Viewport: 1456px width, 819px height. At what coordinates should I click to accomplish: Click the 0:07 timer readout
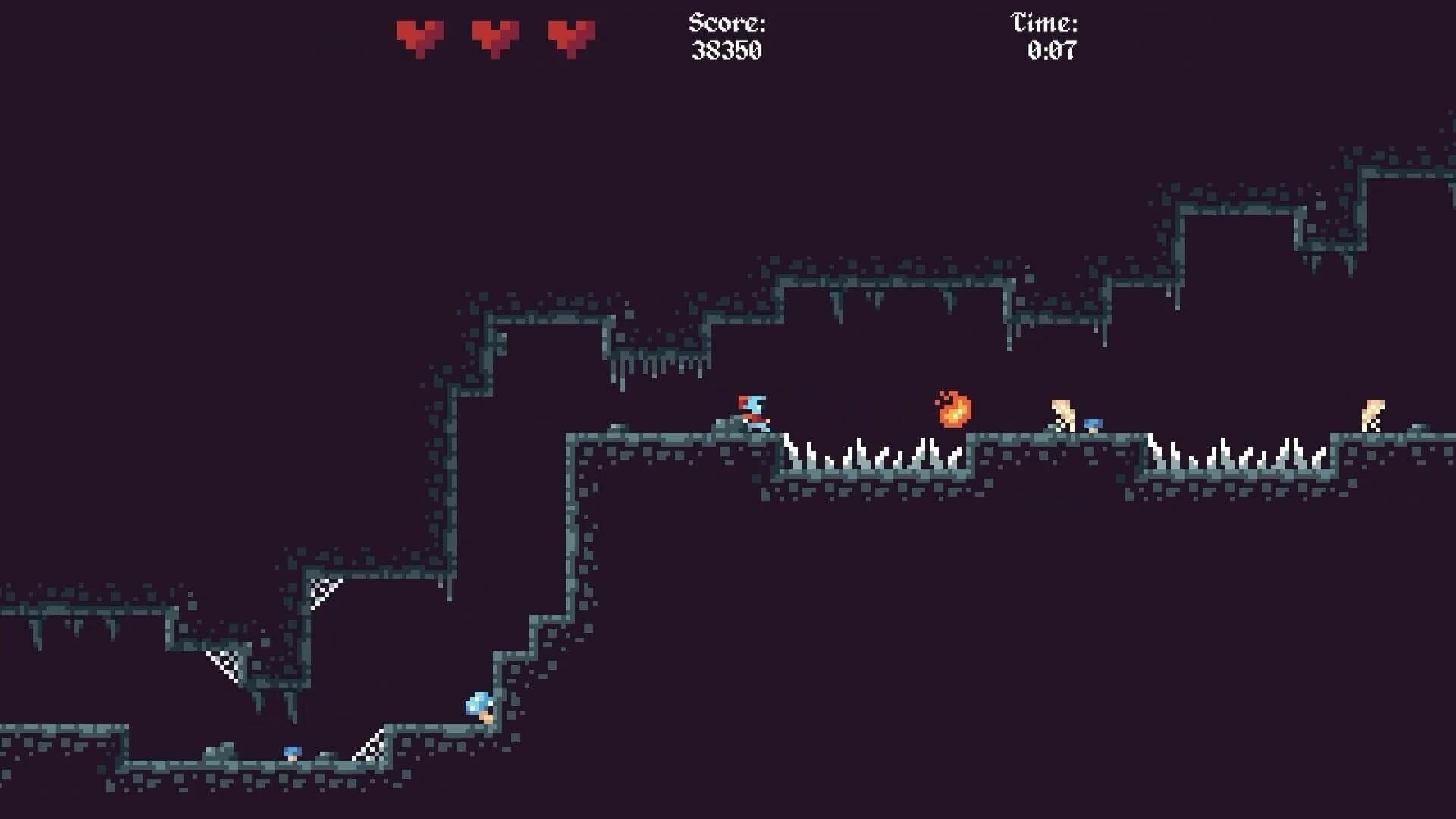coord(1050,51)
